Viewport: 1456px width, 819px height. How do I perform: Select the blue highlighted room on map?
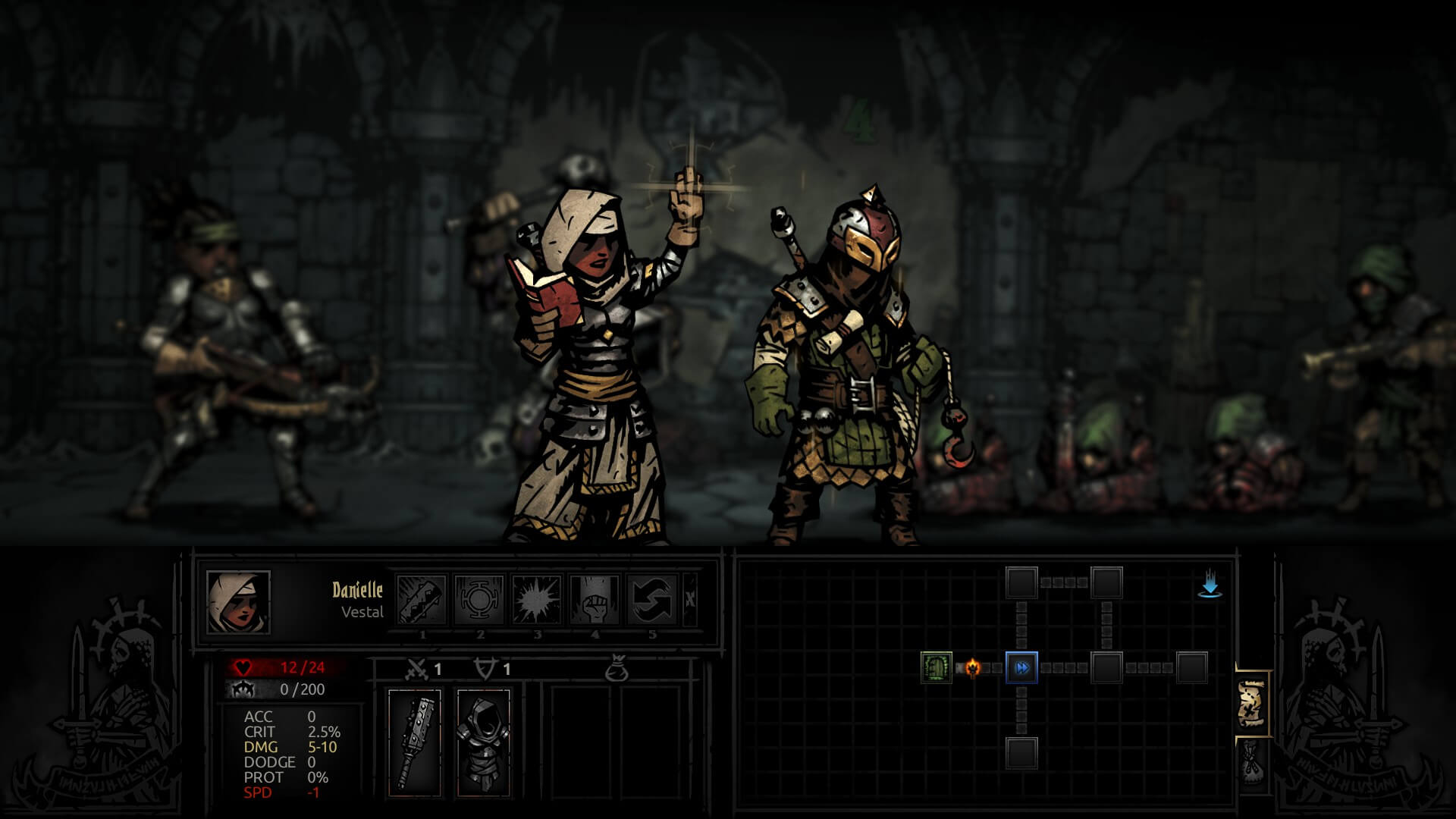tap(1021, 667)
